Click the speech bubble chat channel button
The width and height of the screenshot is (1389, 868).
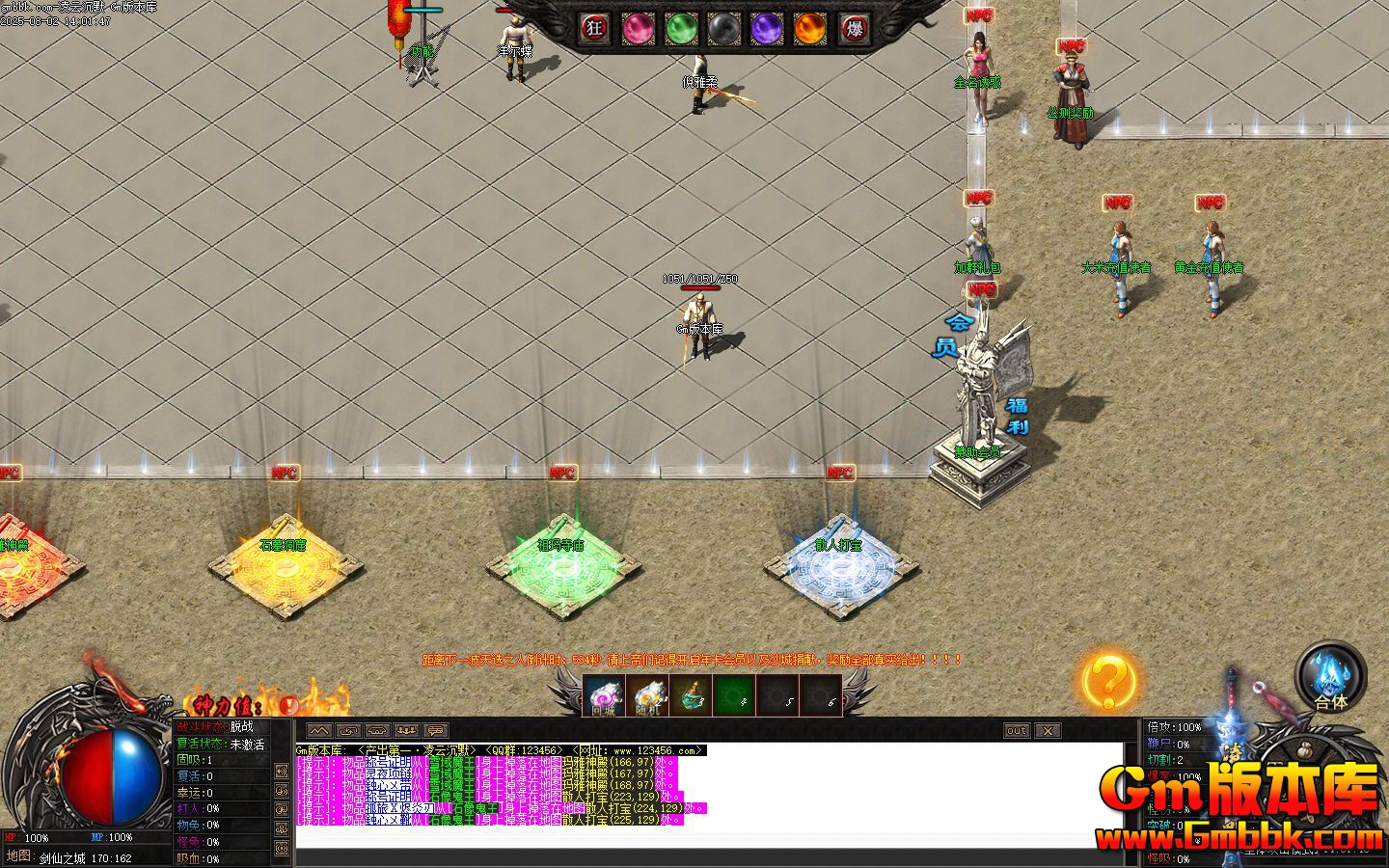[436, 731]
